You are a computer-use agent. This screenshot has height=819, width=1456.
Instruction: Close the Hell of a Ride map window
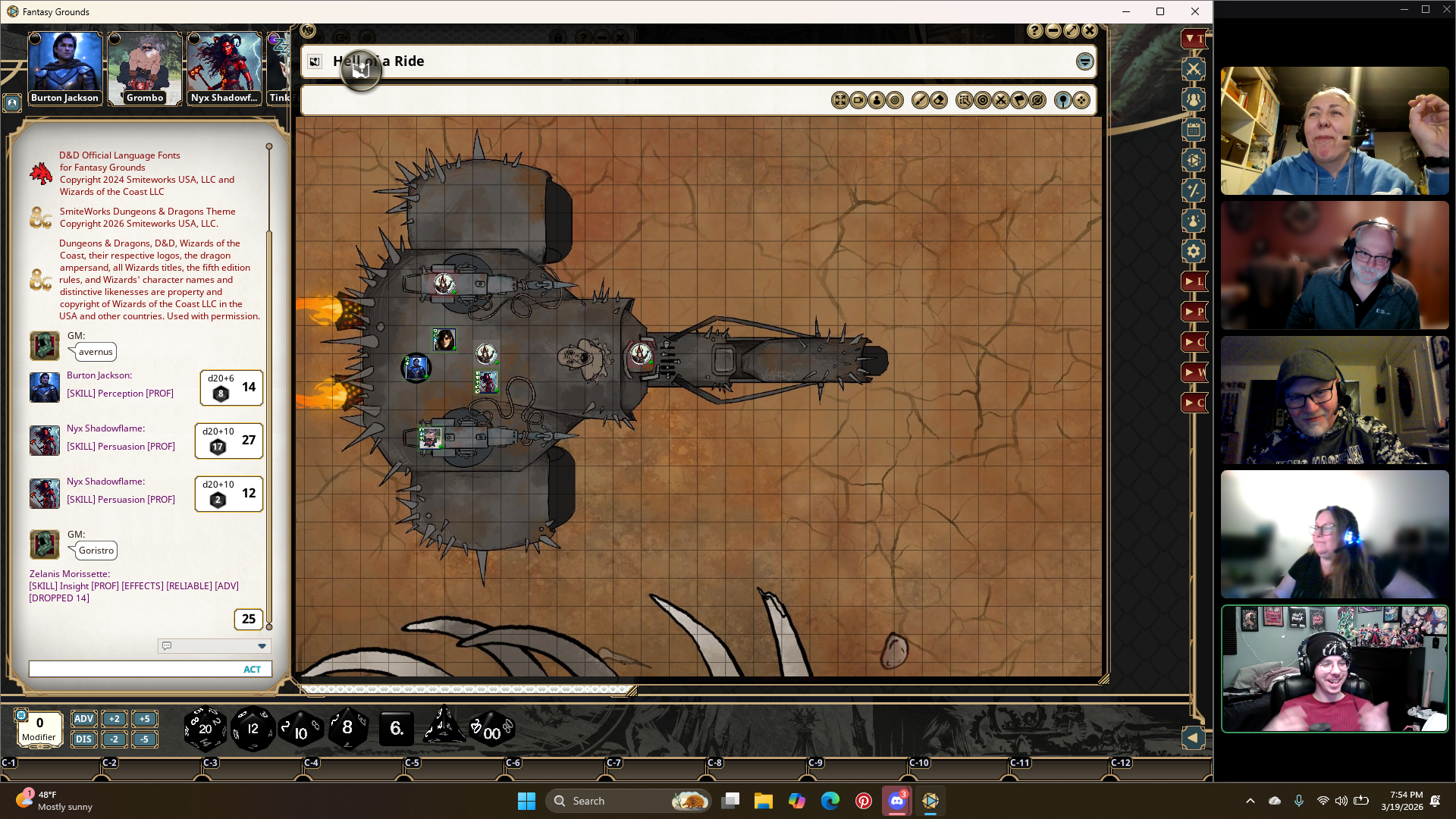1090,31
